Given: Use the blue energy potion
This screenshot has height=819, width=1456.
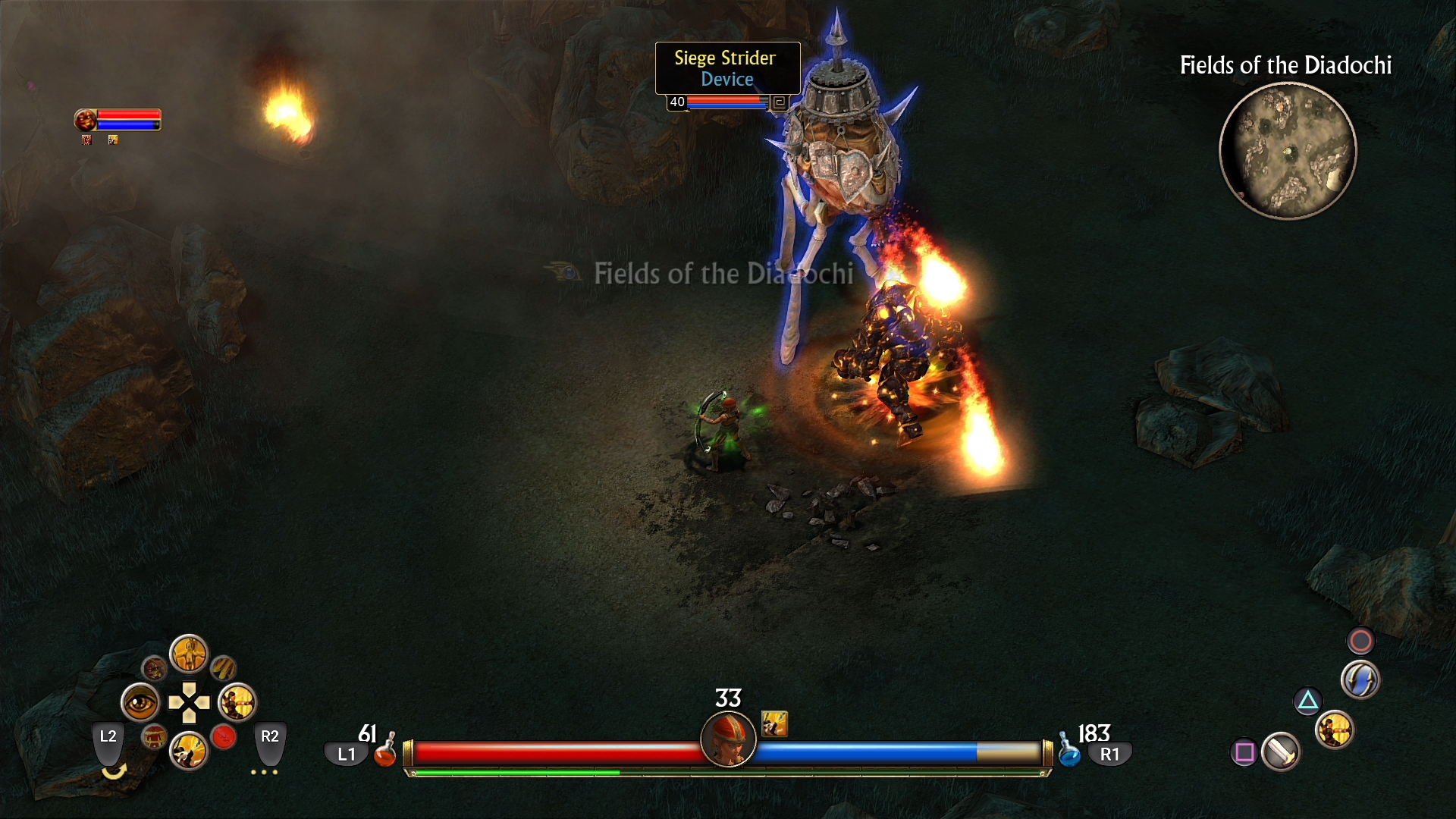Looking at the screenshot, I should pos(1069,752).
